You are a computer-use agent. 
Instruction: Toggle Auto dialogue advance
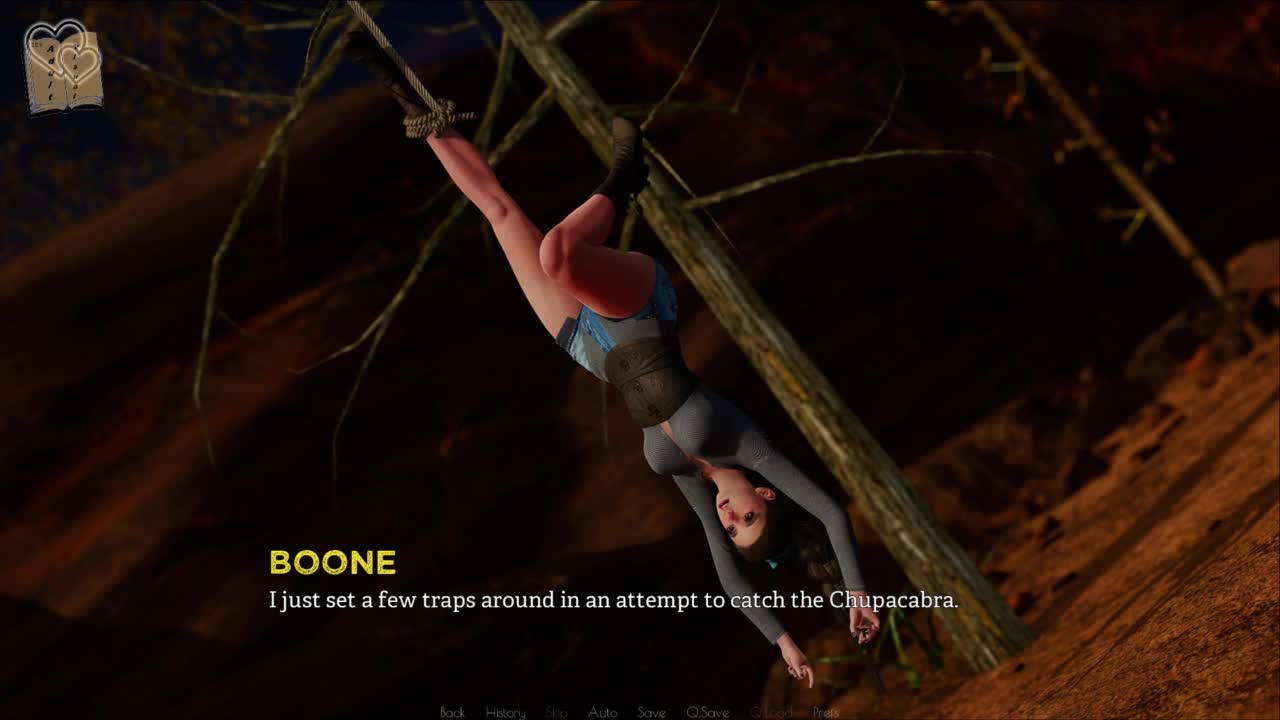602,712
